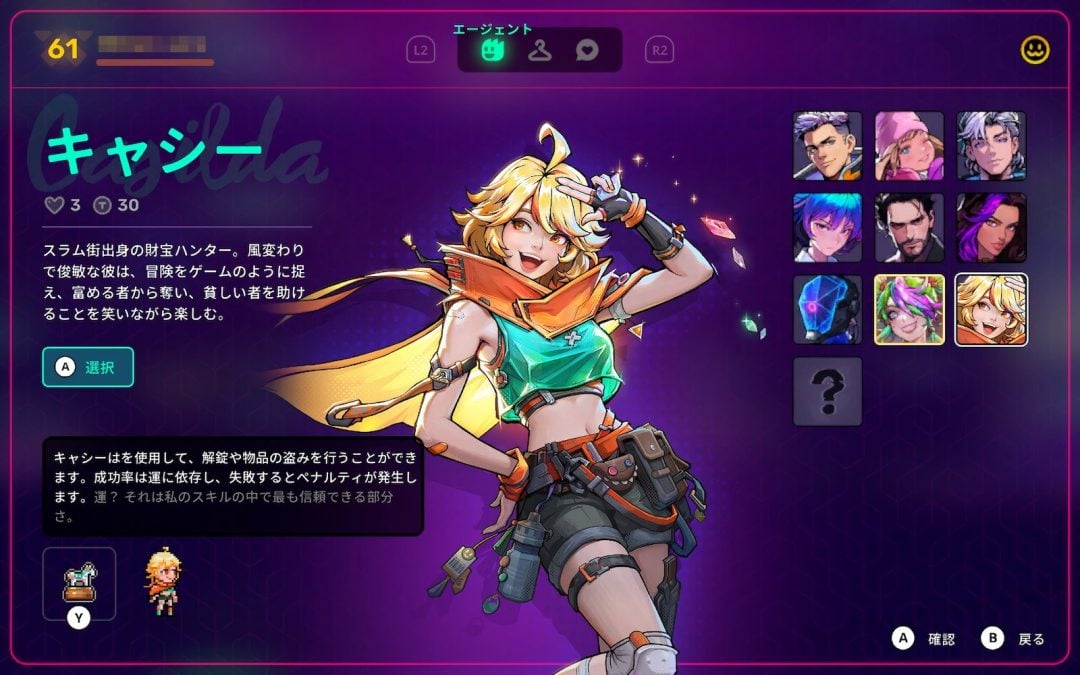Select the blue-visor robot agent portrait

click(827, 309)
